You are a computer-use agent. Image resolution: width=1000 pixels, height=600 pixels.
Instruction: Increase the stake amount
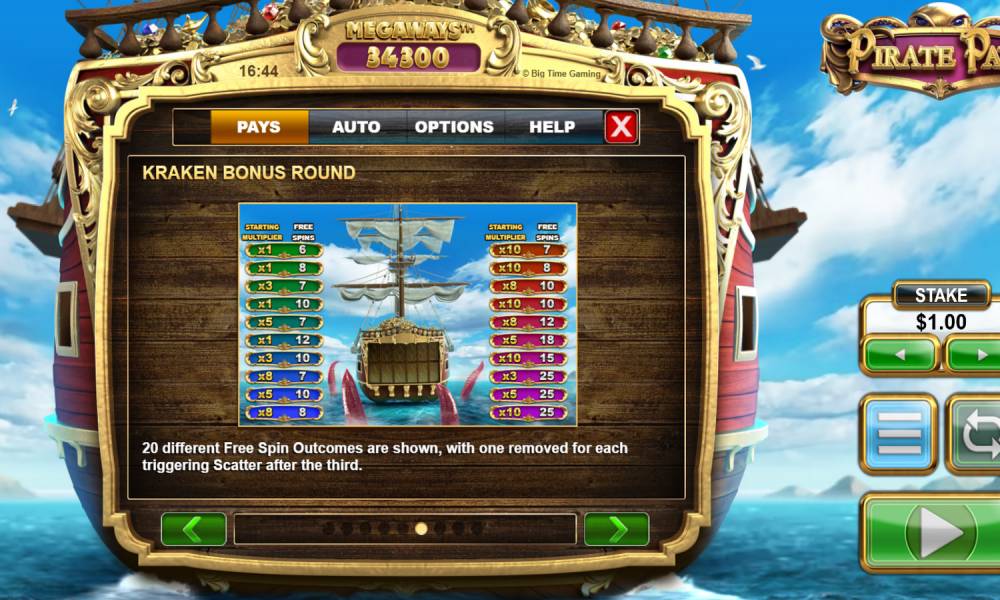pos(975,355)
